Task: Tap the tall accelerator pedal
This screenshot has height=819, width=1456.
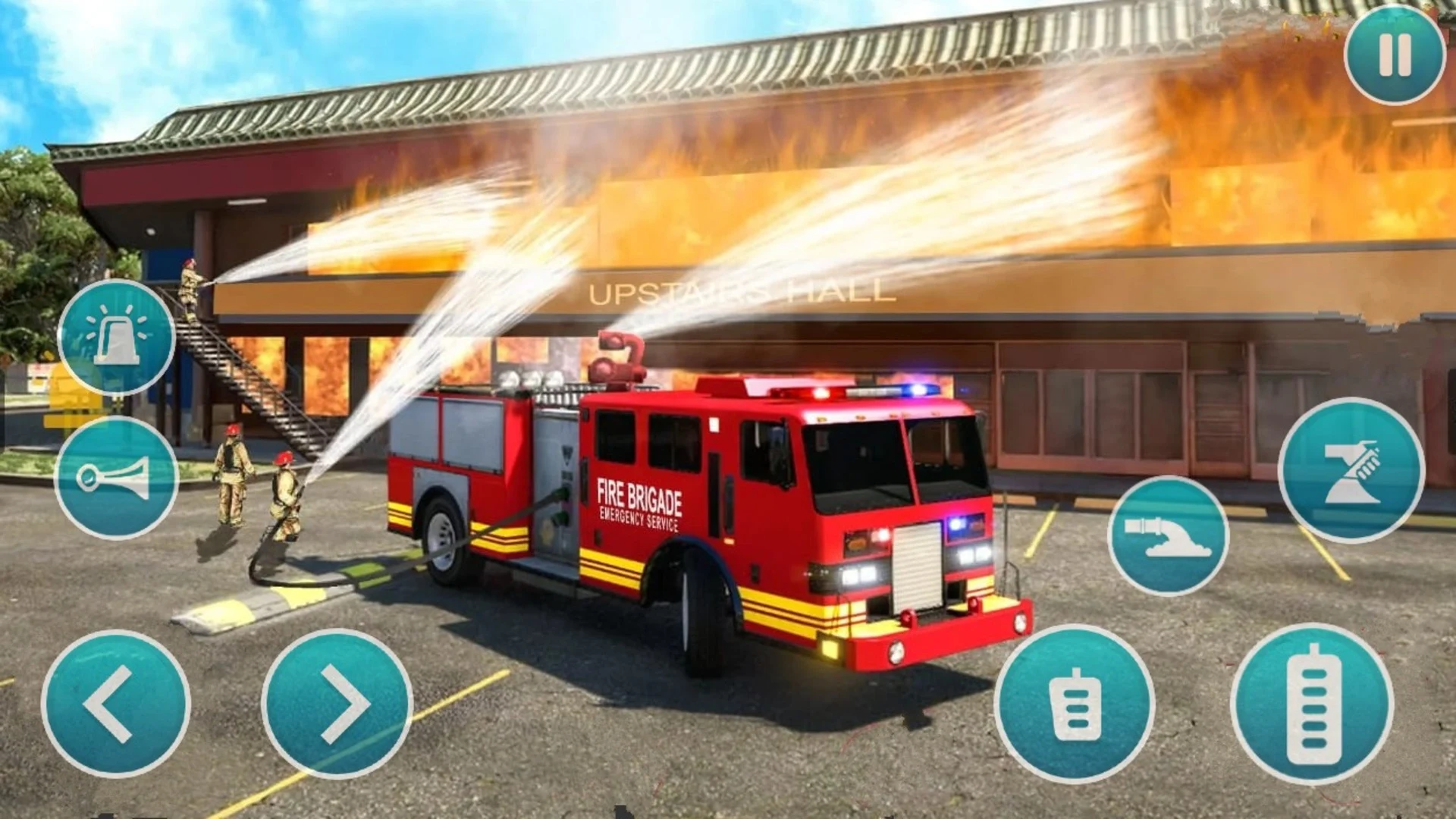Action: click(1312, 704)
